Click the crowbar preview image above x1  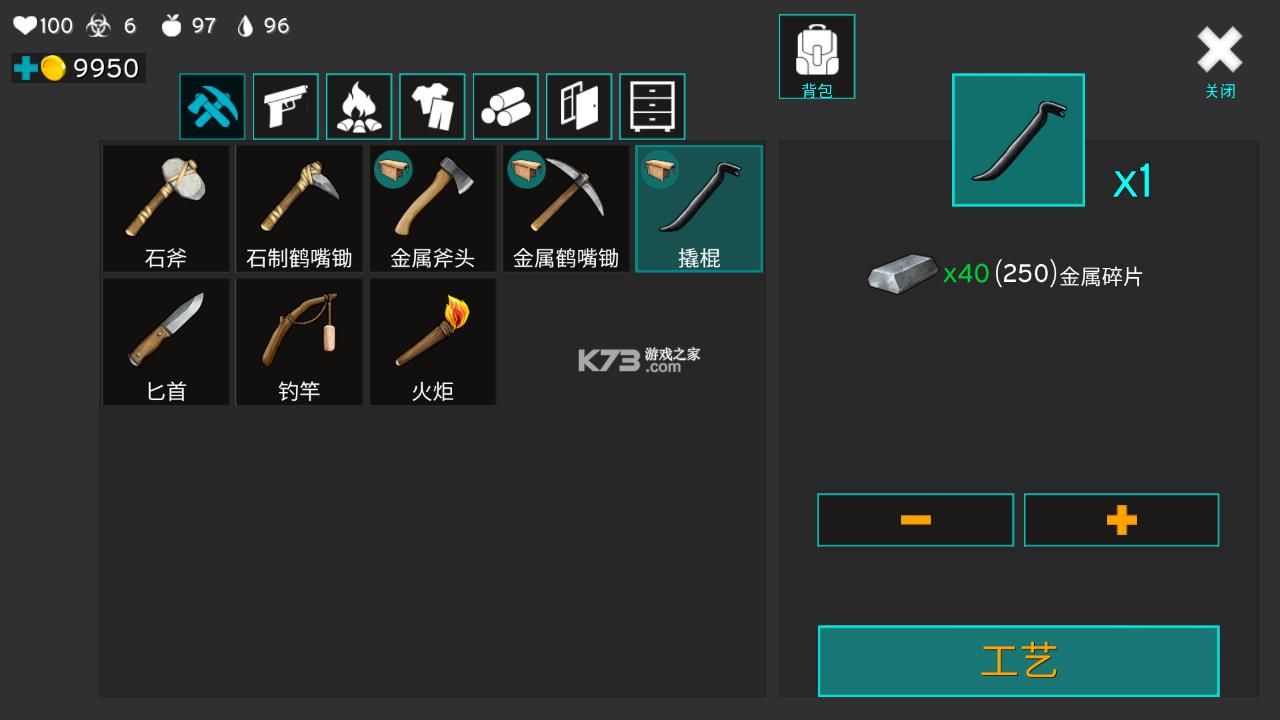pyautogui.click(x=1018, y=138)
